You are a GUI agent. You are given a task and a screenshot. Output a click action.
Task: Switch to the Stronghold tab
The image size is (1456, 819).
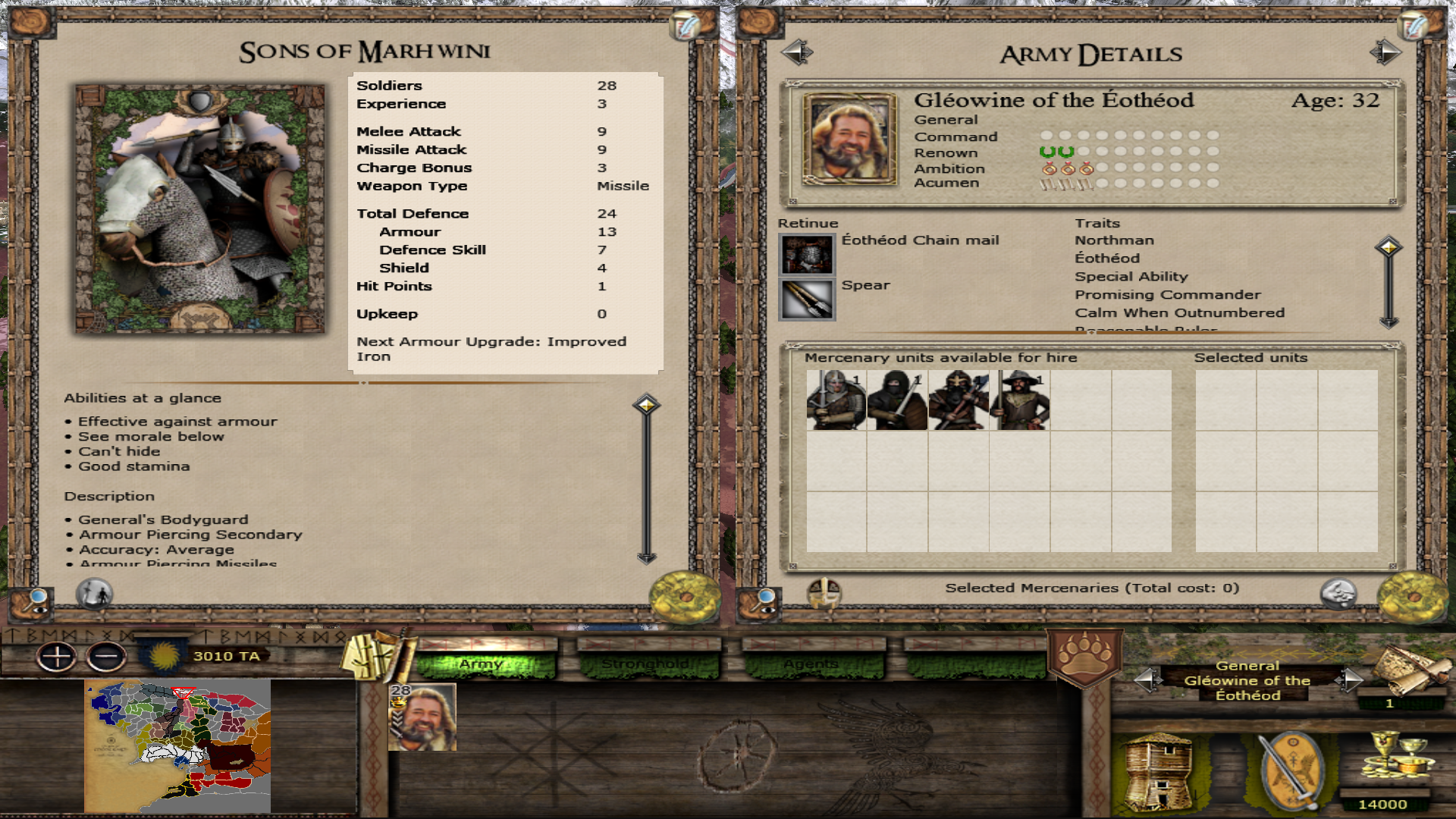(x=647, y=664)
